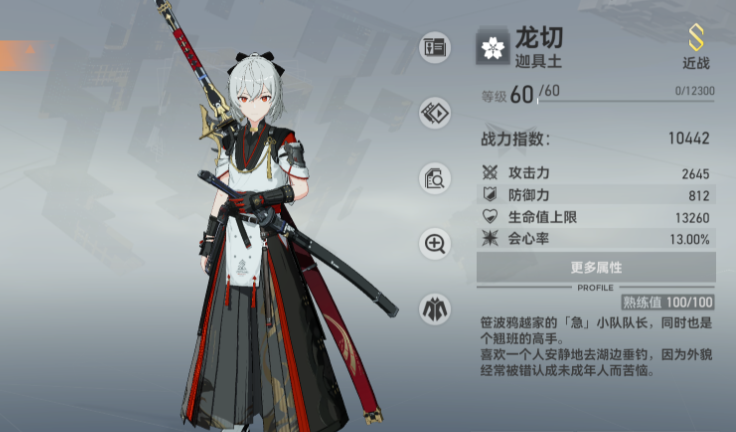736x432 pixels.
Task: Open the outfit jacket icon
Action: tap(435, 307)
